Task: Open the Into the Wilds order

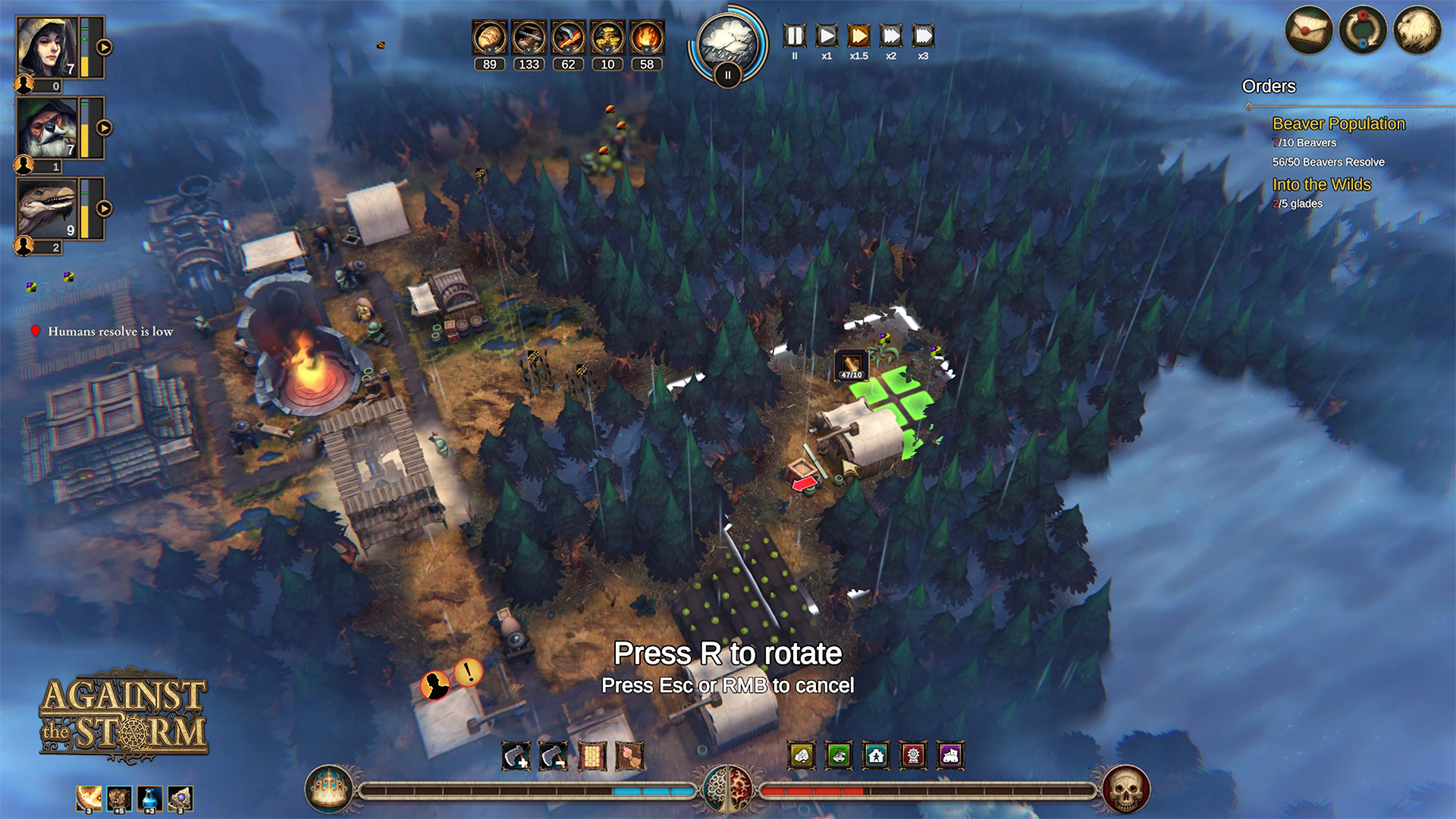Action: pos(1321,184)
